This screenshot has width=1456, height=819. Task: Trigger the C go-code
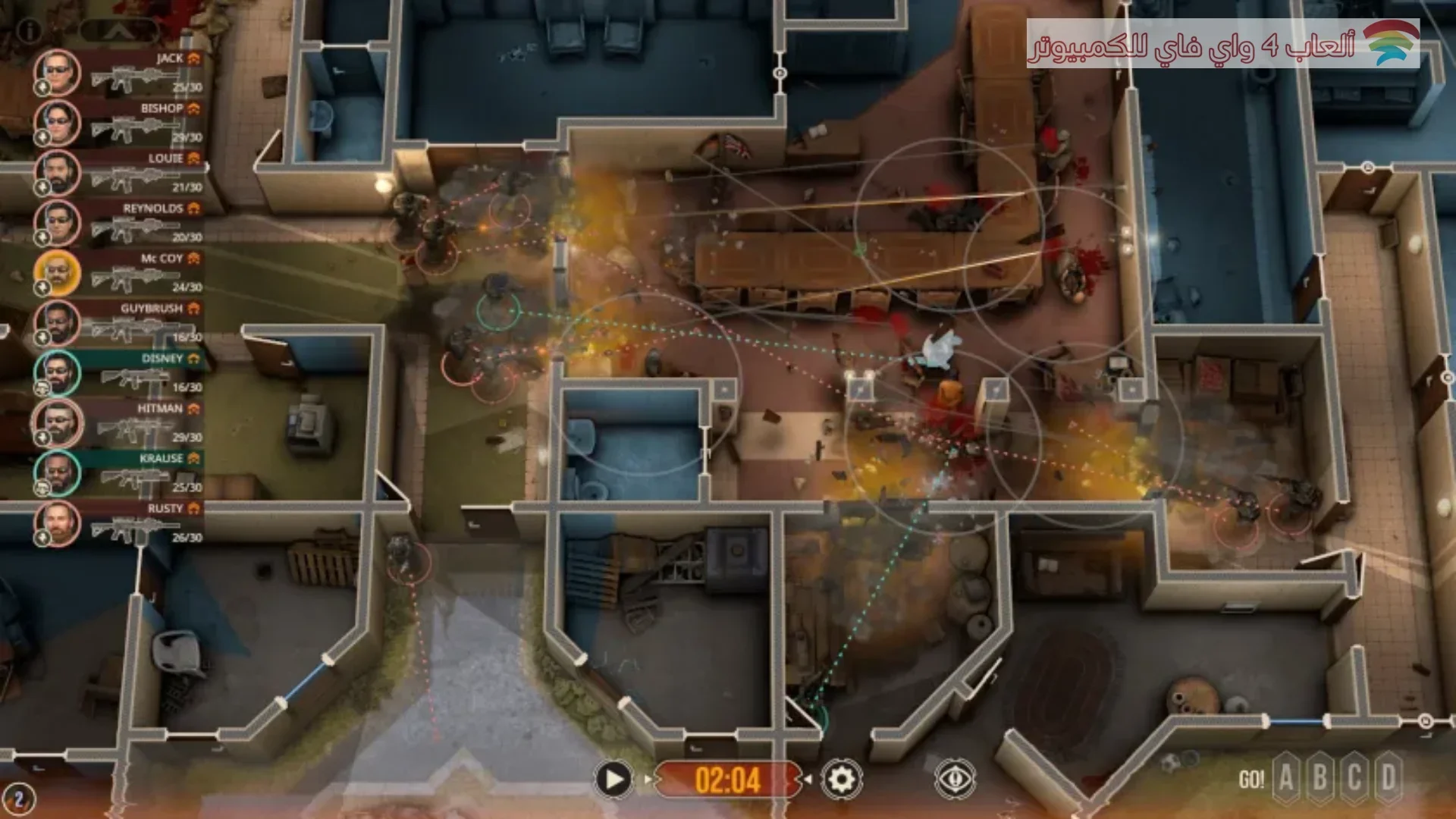click(1354, 778)
